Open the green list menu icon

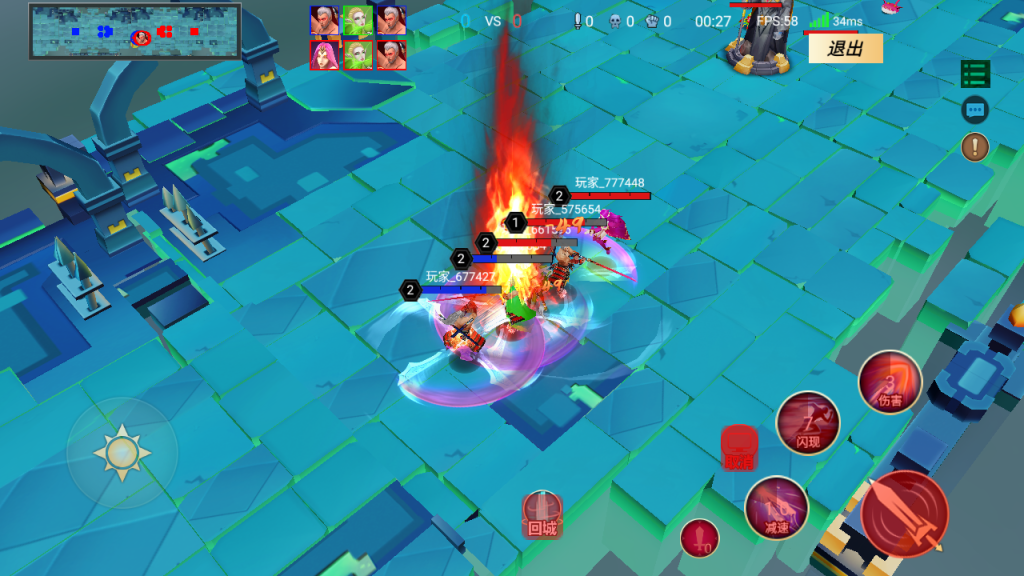[975, 74]
